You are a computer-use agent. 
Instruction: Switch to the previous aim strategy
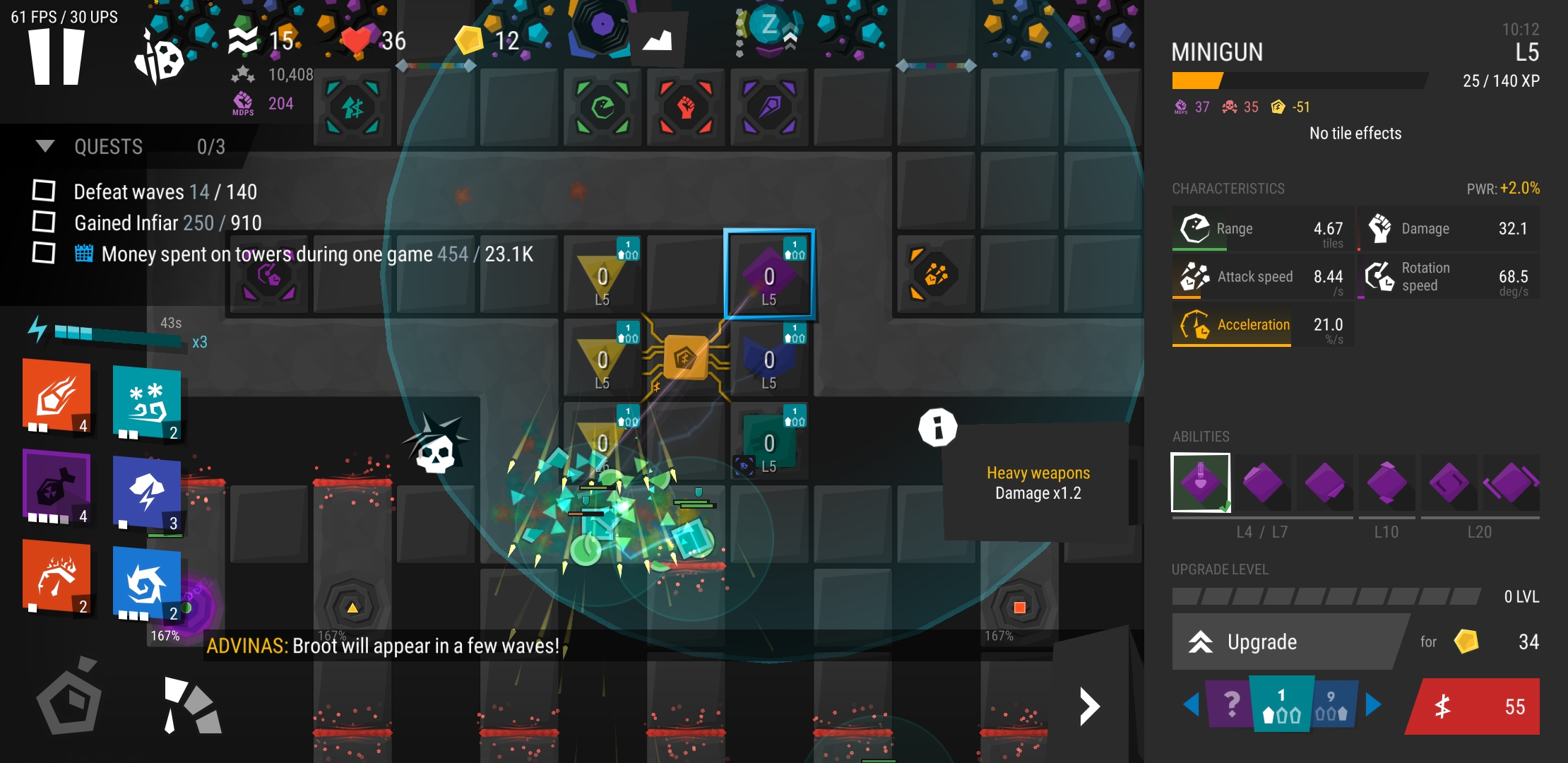(x=1191, y=704)
